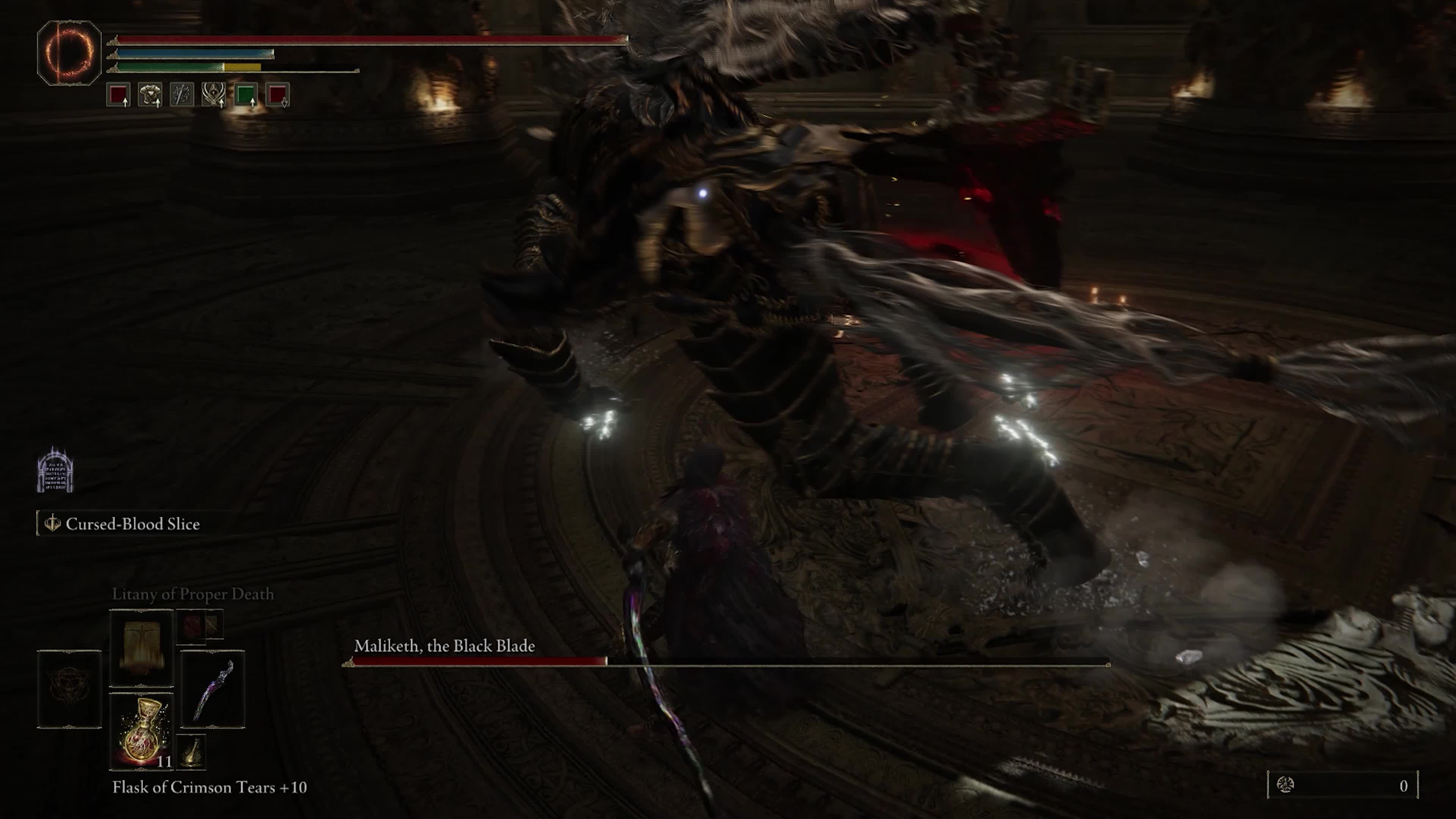
Task: Inspect the red square debuff with down arrow
Action: tap(278, 94)
